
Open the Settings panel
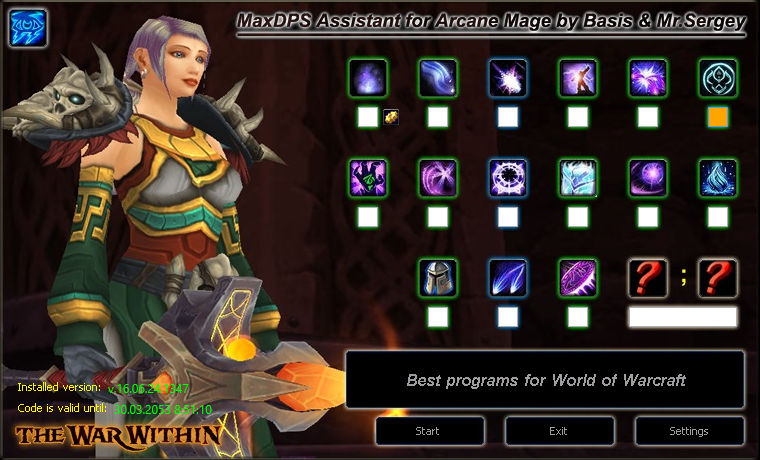688,431
